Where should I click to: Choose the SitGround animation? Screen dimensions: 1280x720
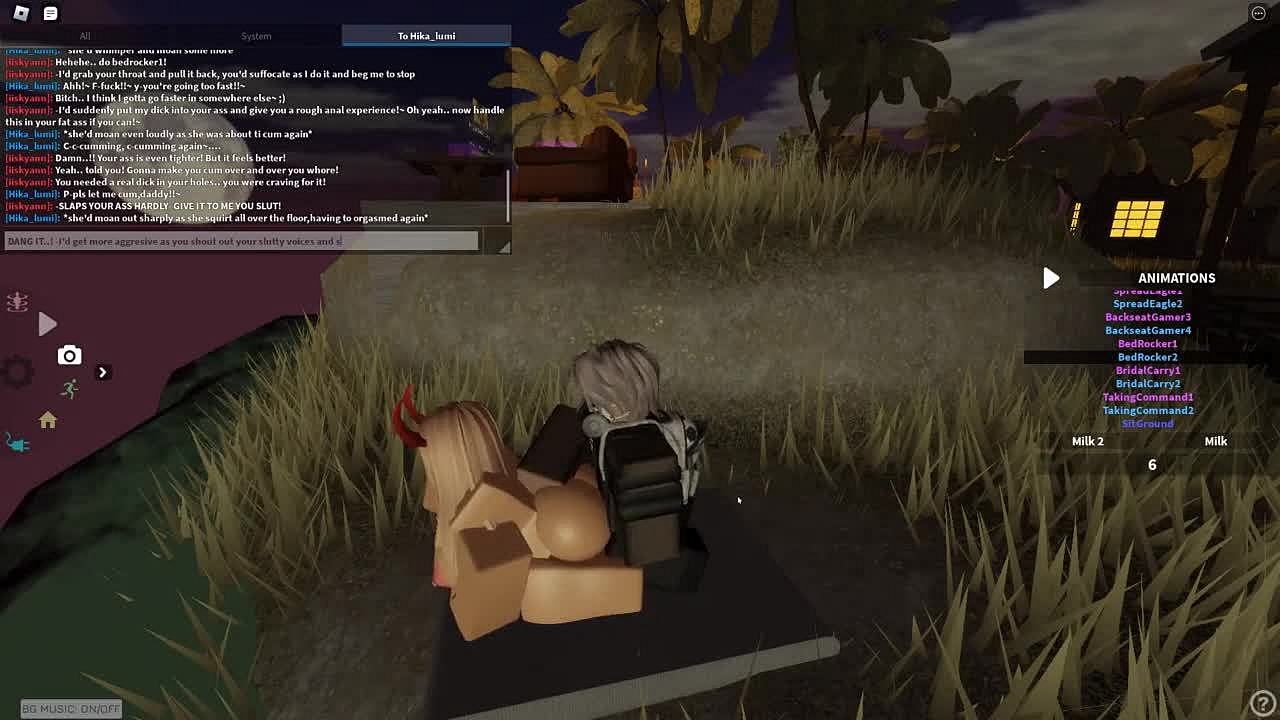click(x=1148, y=424)
